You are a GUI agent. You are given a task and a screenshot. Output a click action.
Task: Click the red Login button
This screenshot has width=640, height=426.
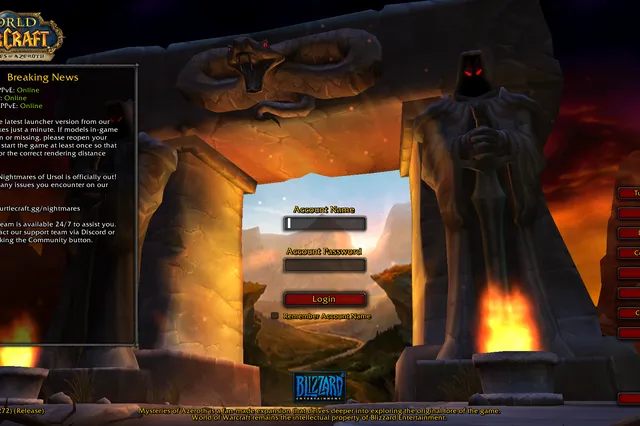[x=325, y=299]
